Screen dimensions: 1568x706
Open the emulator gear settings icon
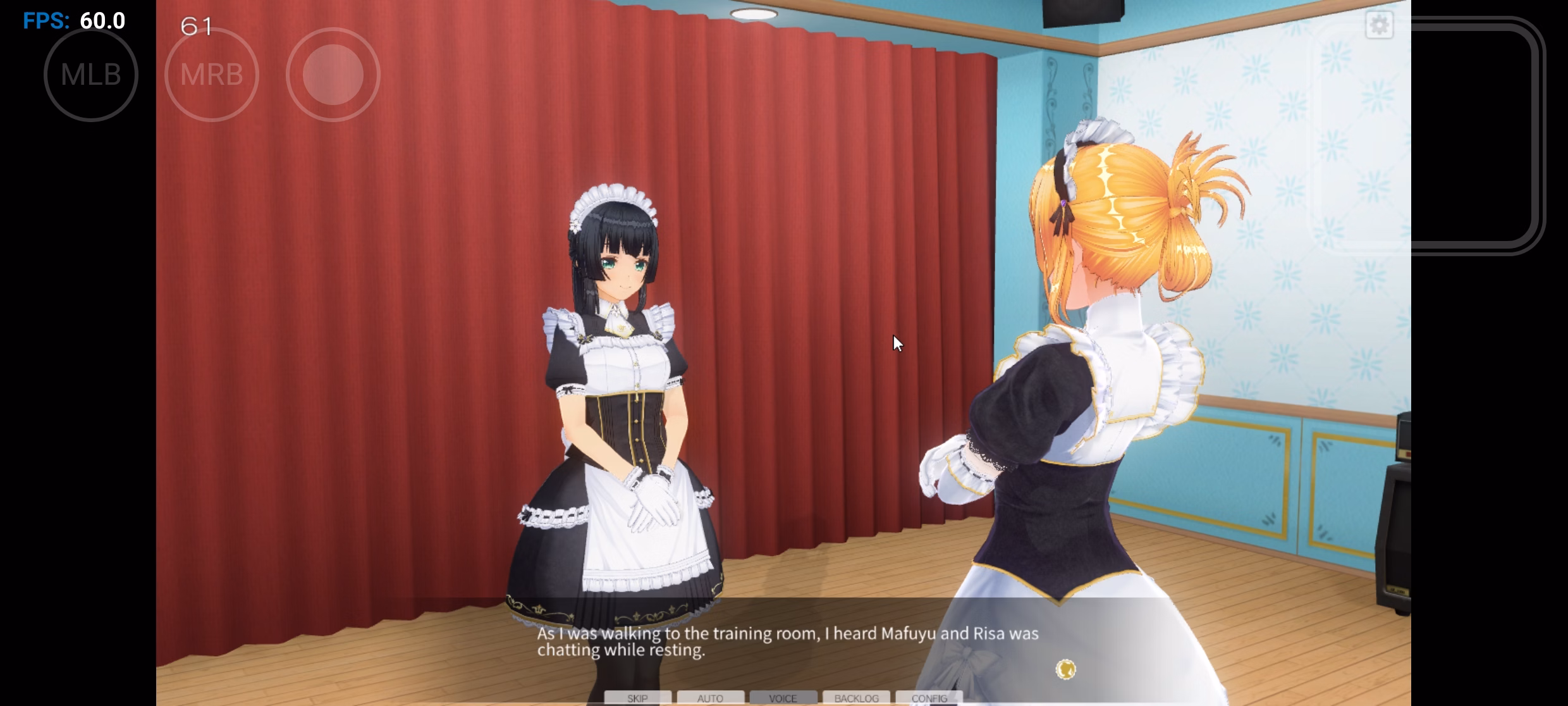tap(1379, 25)
